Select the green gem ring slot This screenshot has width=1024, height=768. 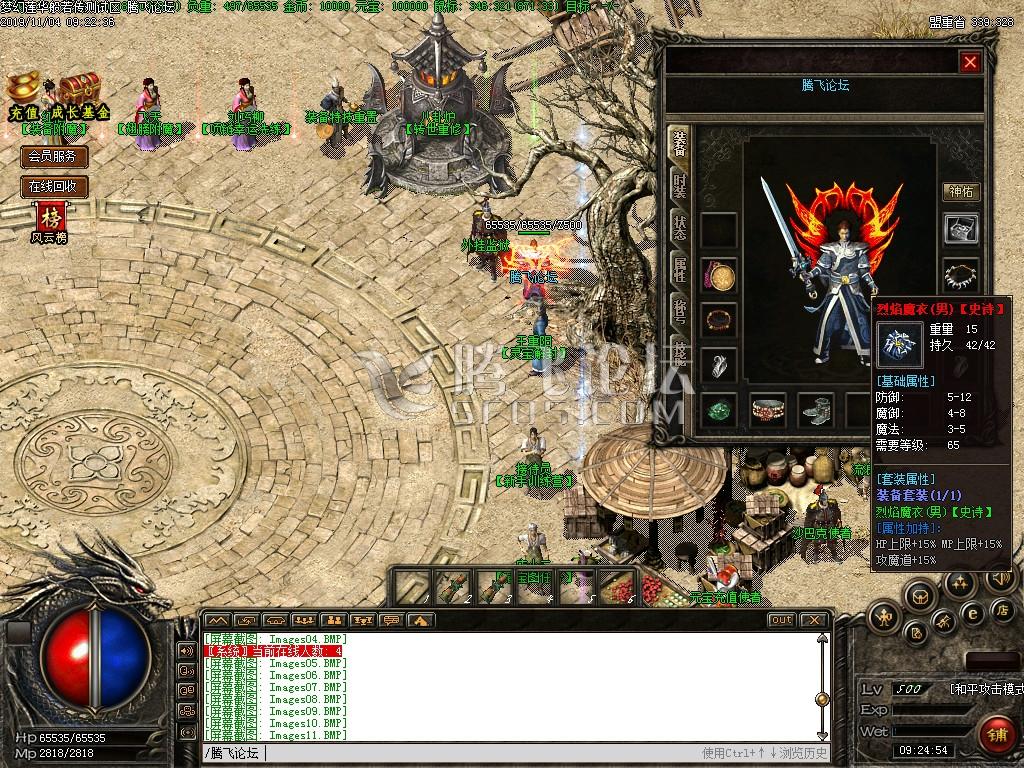(x=718, y=409)
